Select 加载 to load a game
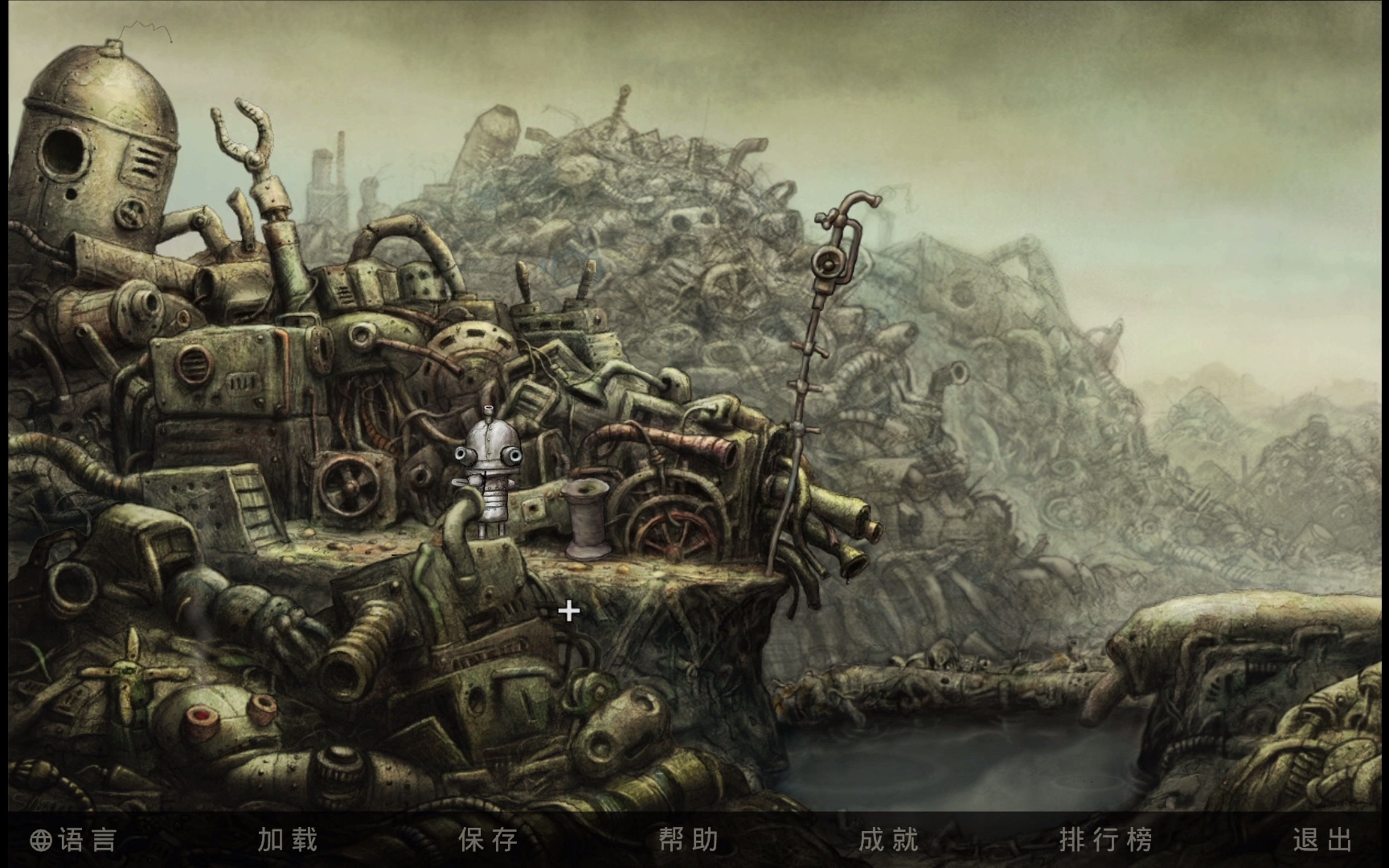1389x868 pixels. tap(287, 840)
